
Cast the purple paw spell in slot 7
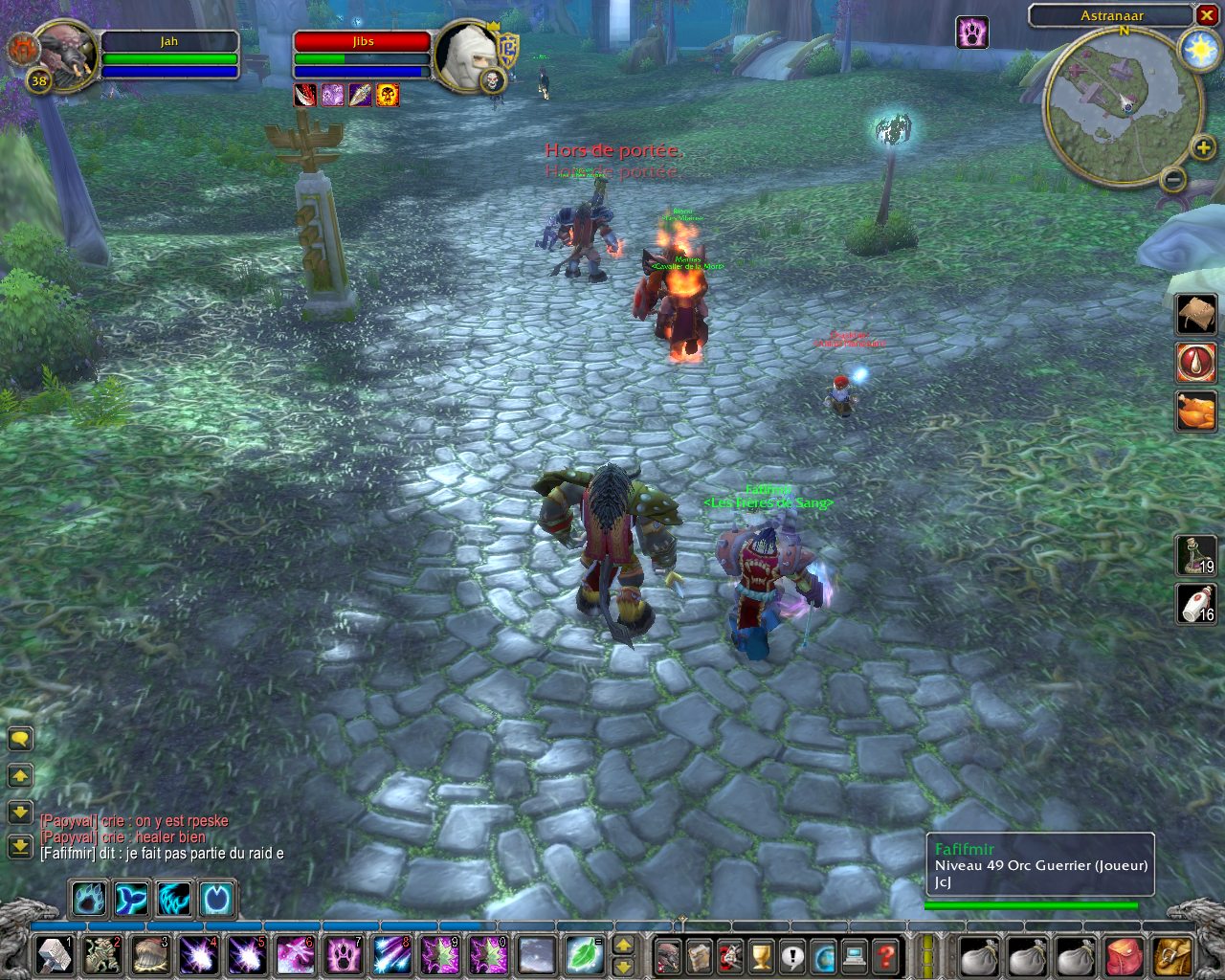pos(345,955)
